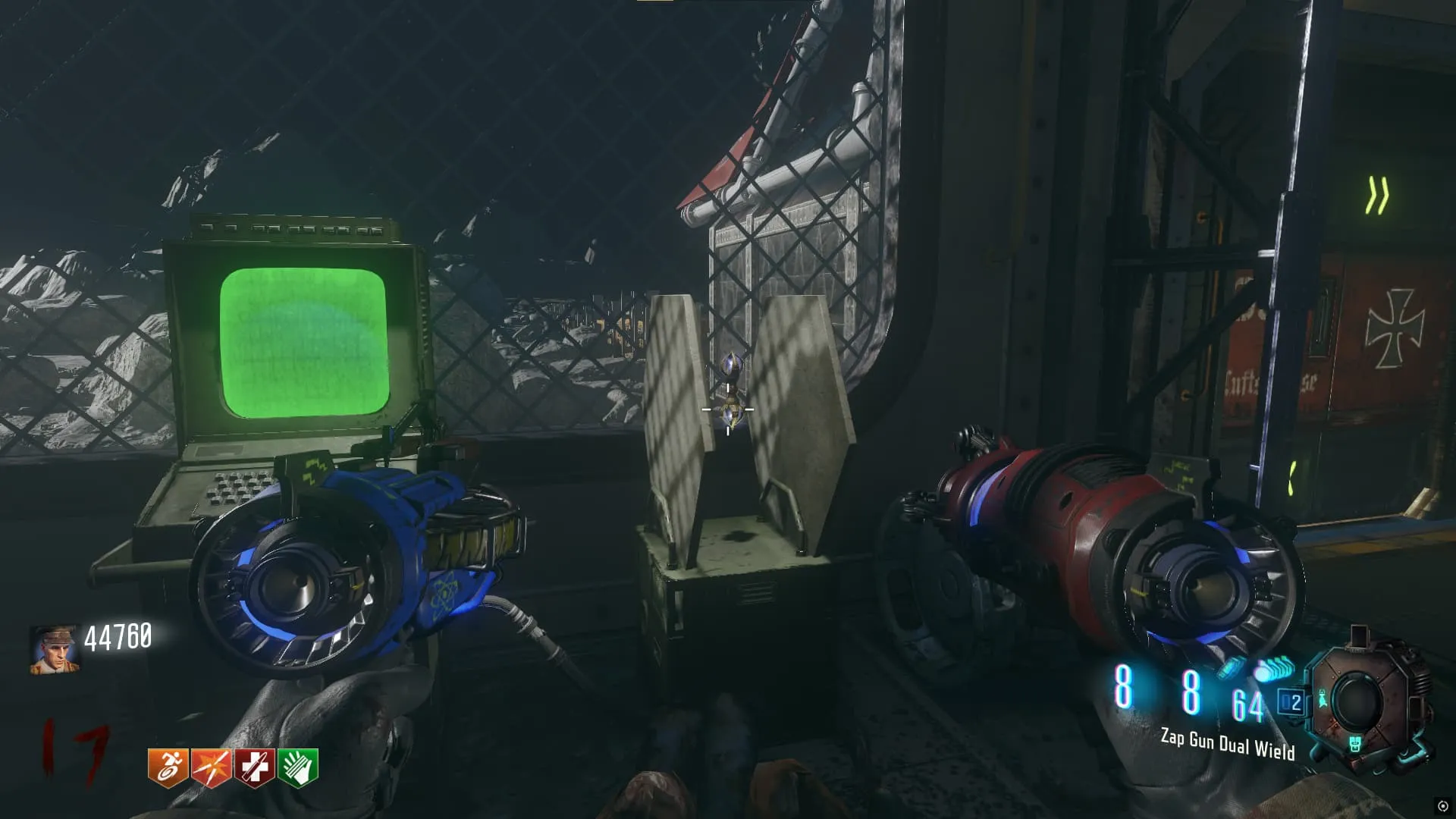Select the single lethal grenade icon
The height and width of the screenshot is (819, 1456).
pyautogui.click(x=1229, y=669)
